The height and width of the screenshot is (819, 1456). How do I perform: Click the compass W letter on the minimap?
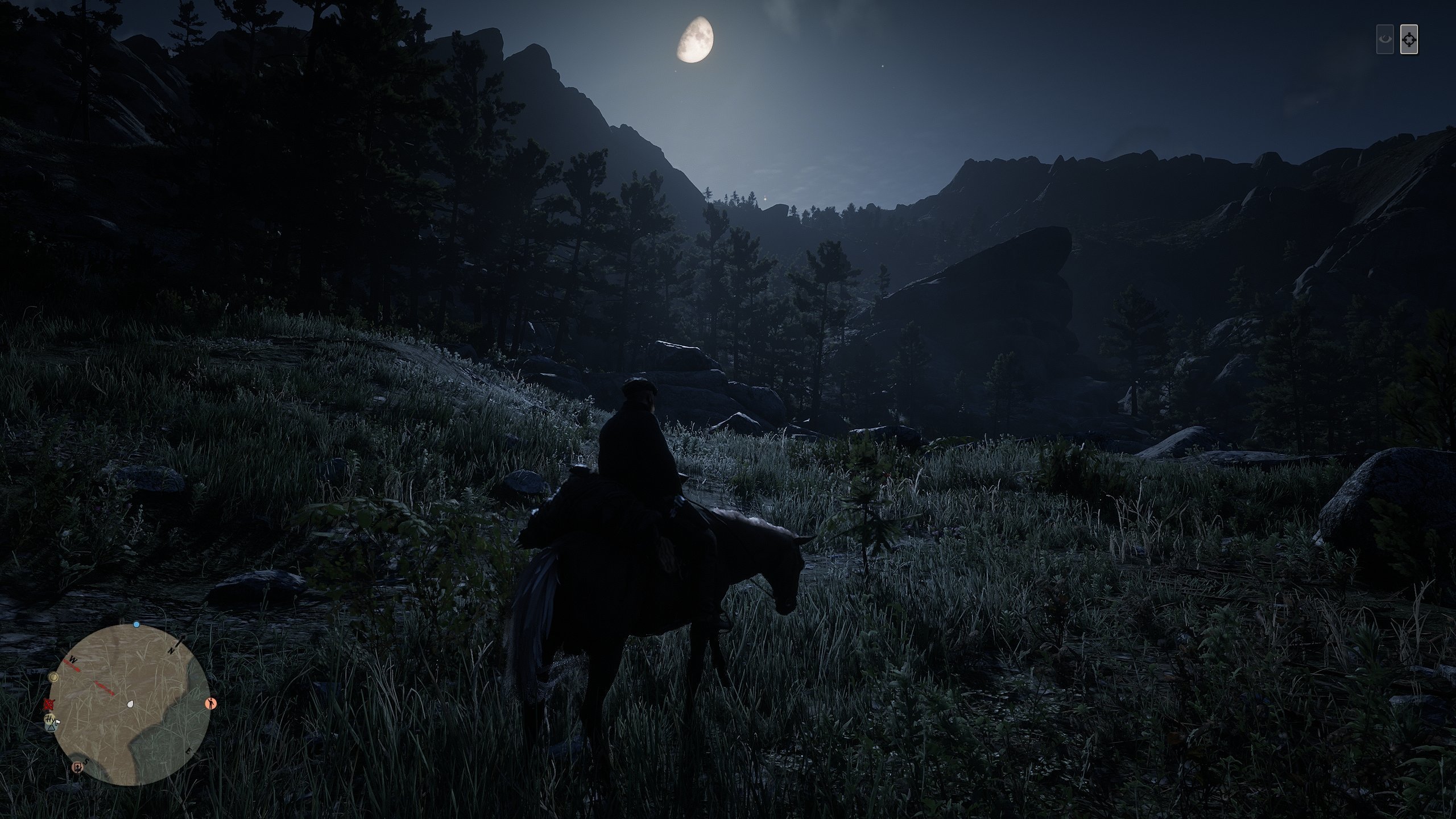[x=72, y=659]
